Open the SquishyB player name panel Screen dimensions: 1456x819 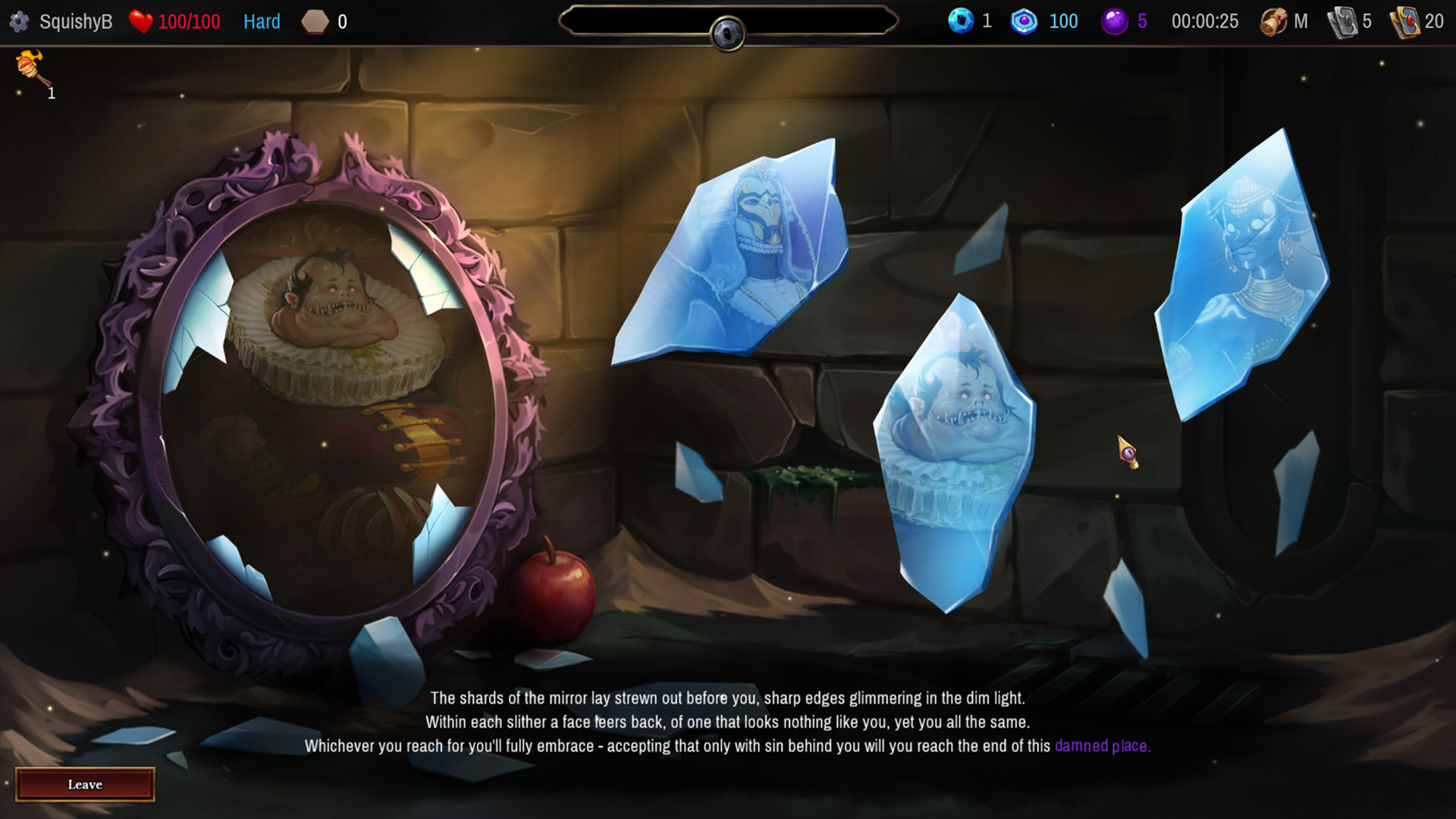[x=76, y=21]
